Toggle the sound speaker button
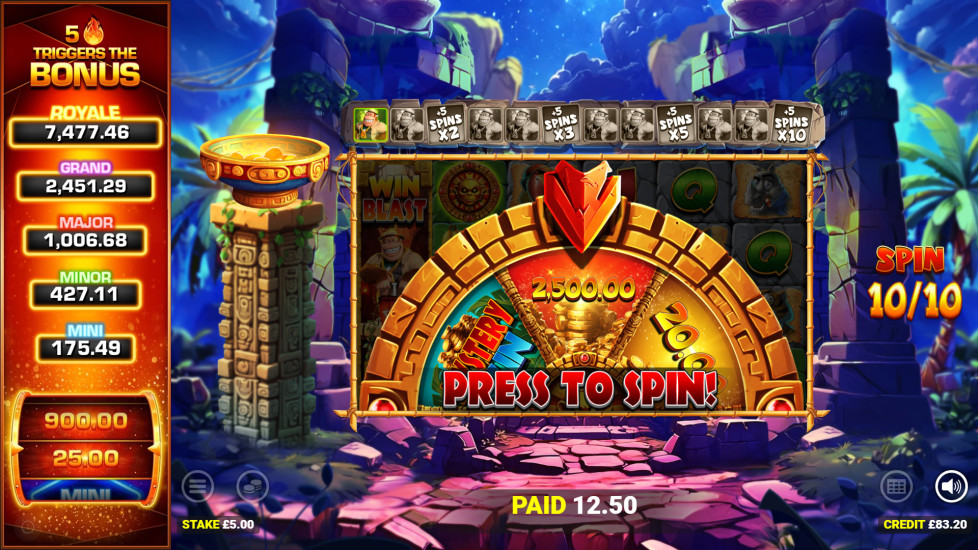 [x=951, y=487]
